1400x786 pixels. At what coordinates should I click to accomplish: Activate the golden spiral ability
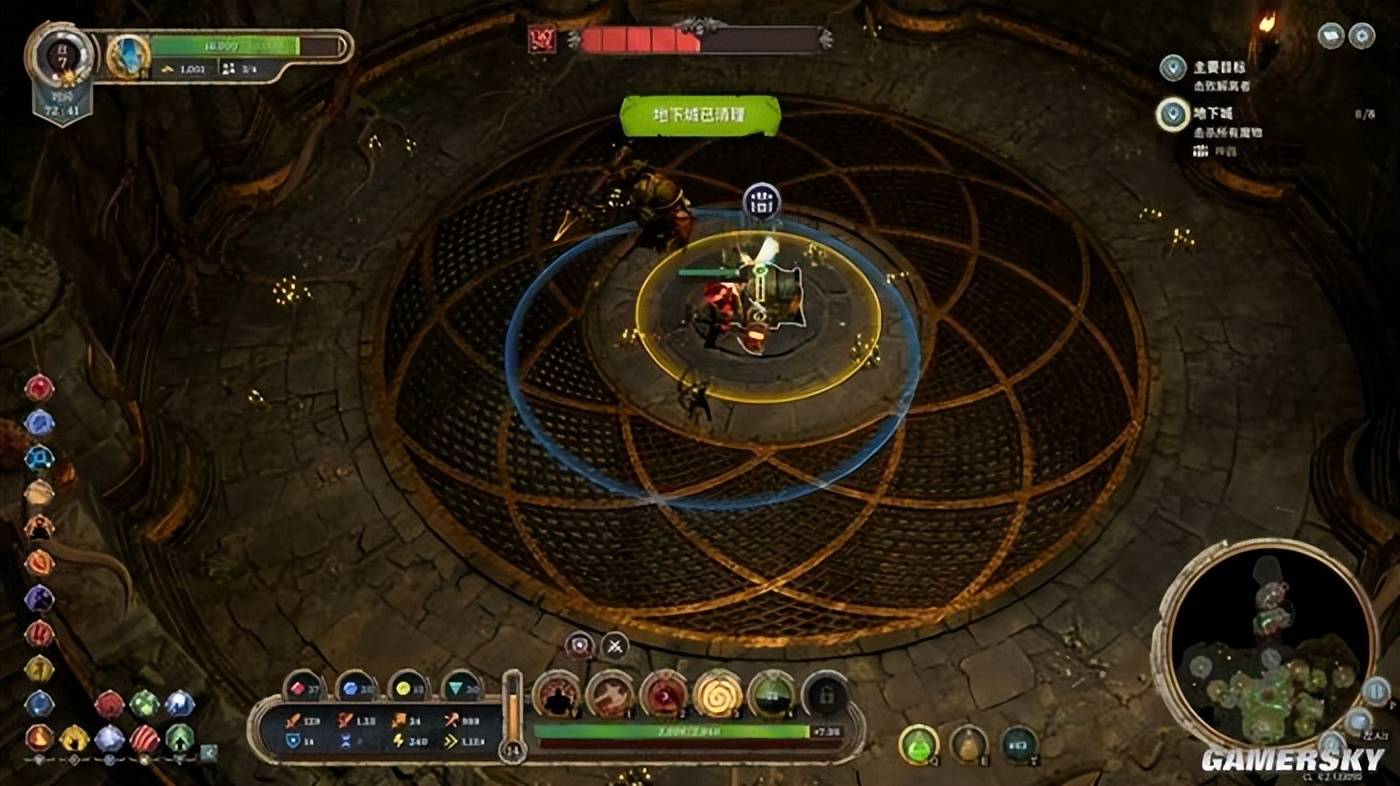pos(718,693)
